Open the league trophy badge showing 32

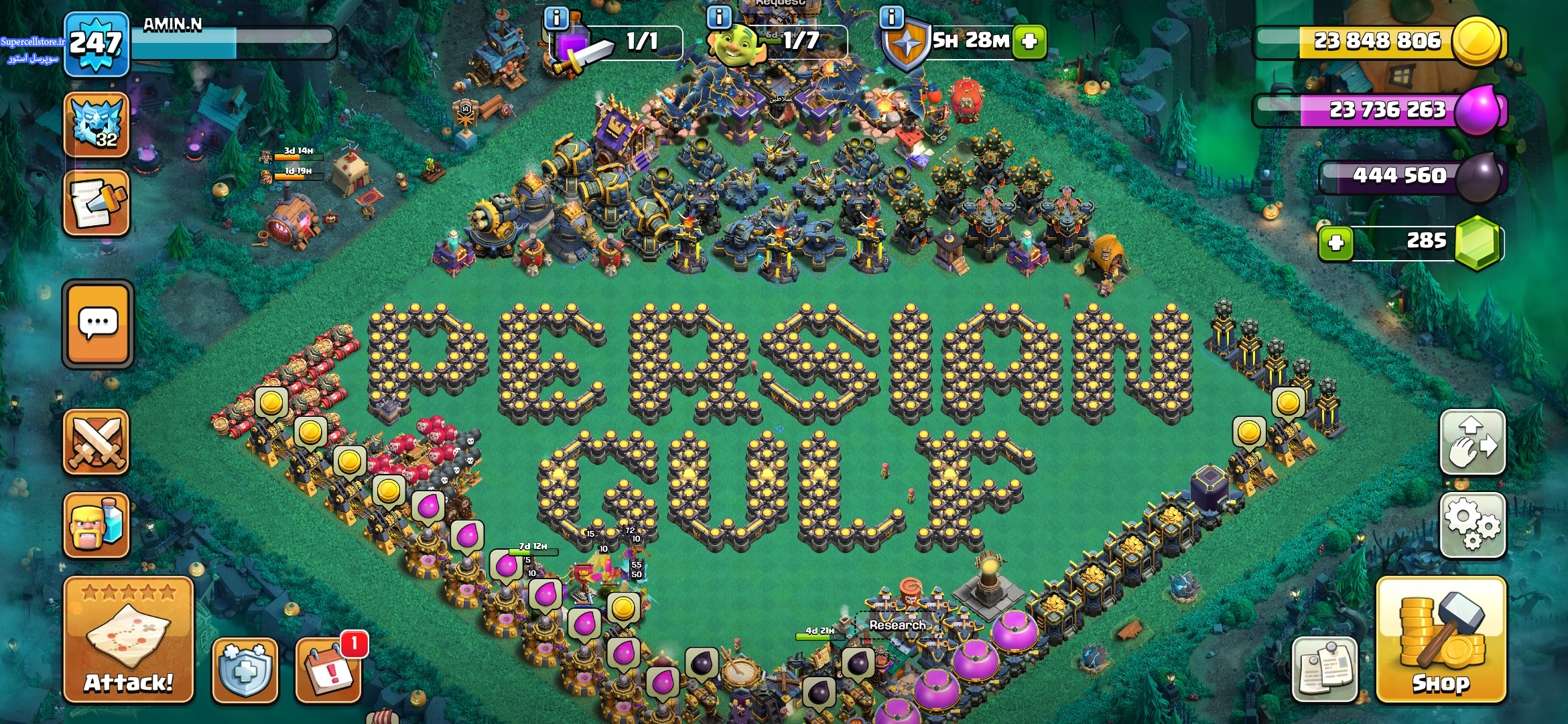coord(96,125)
